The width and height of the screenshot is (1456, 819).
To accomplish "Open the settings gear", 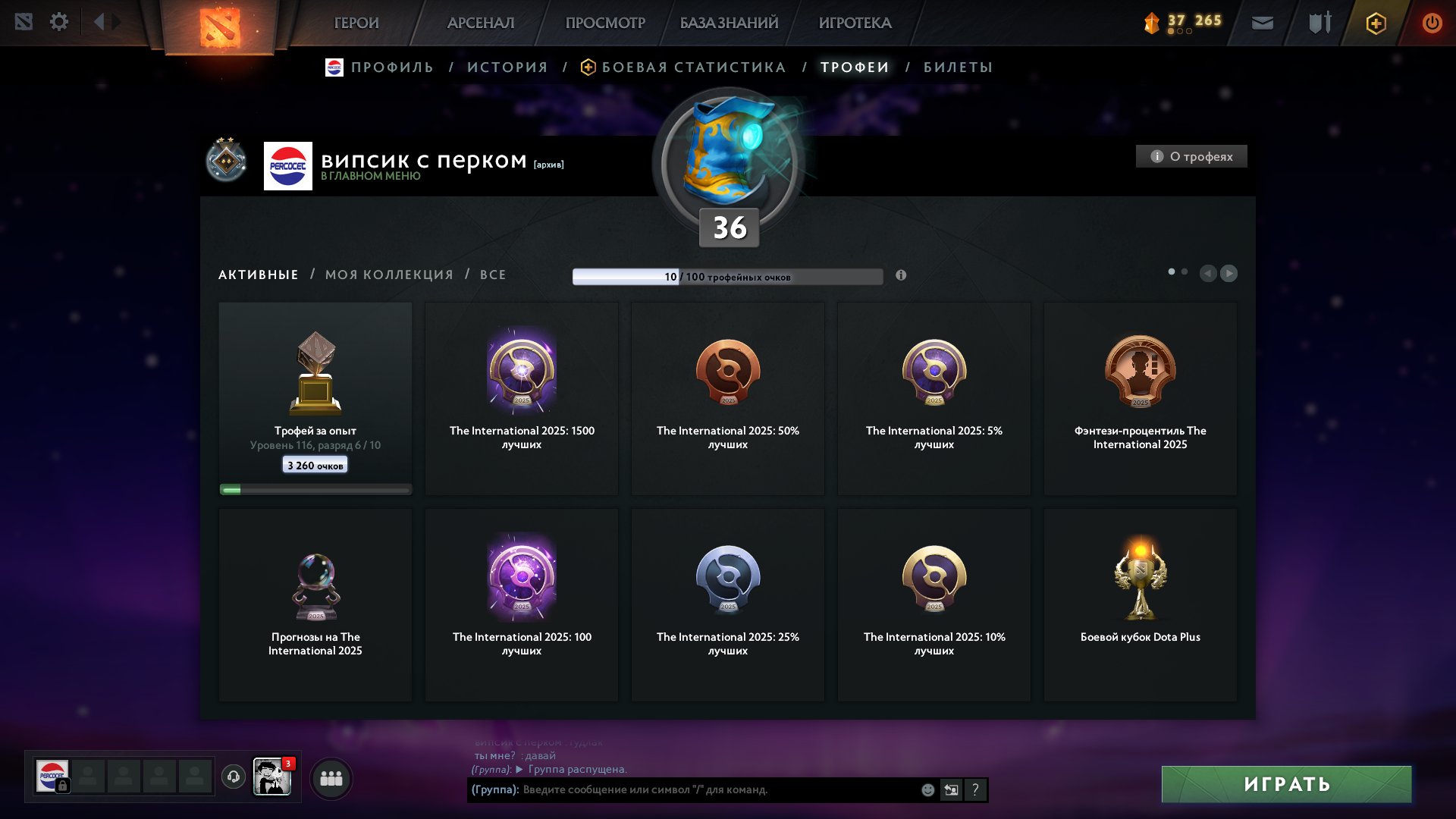I will pyautogui.click(x=59, y=22).
